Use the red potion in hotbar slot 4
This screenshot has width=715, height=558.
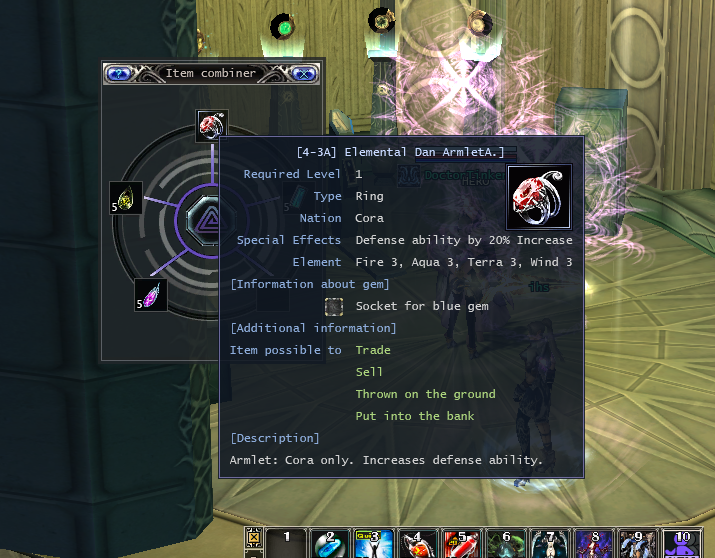pos(418,542)
